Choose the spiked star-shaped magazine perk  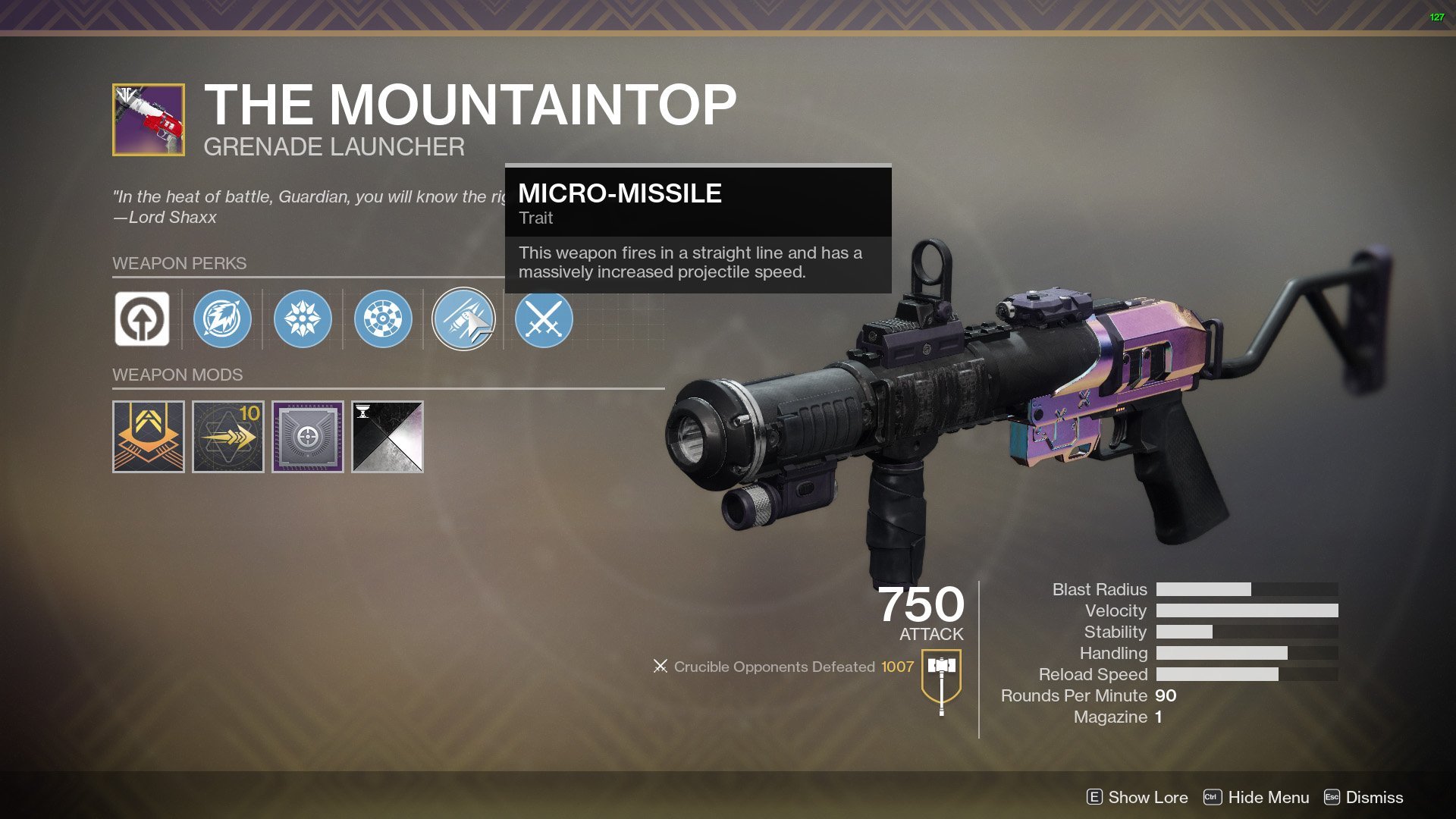click(303, 318)
